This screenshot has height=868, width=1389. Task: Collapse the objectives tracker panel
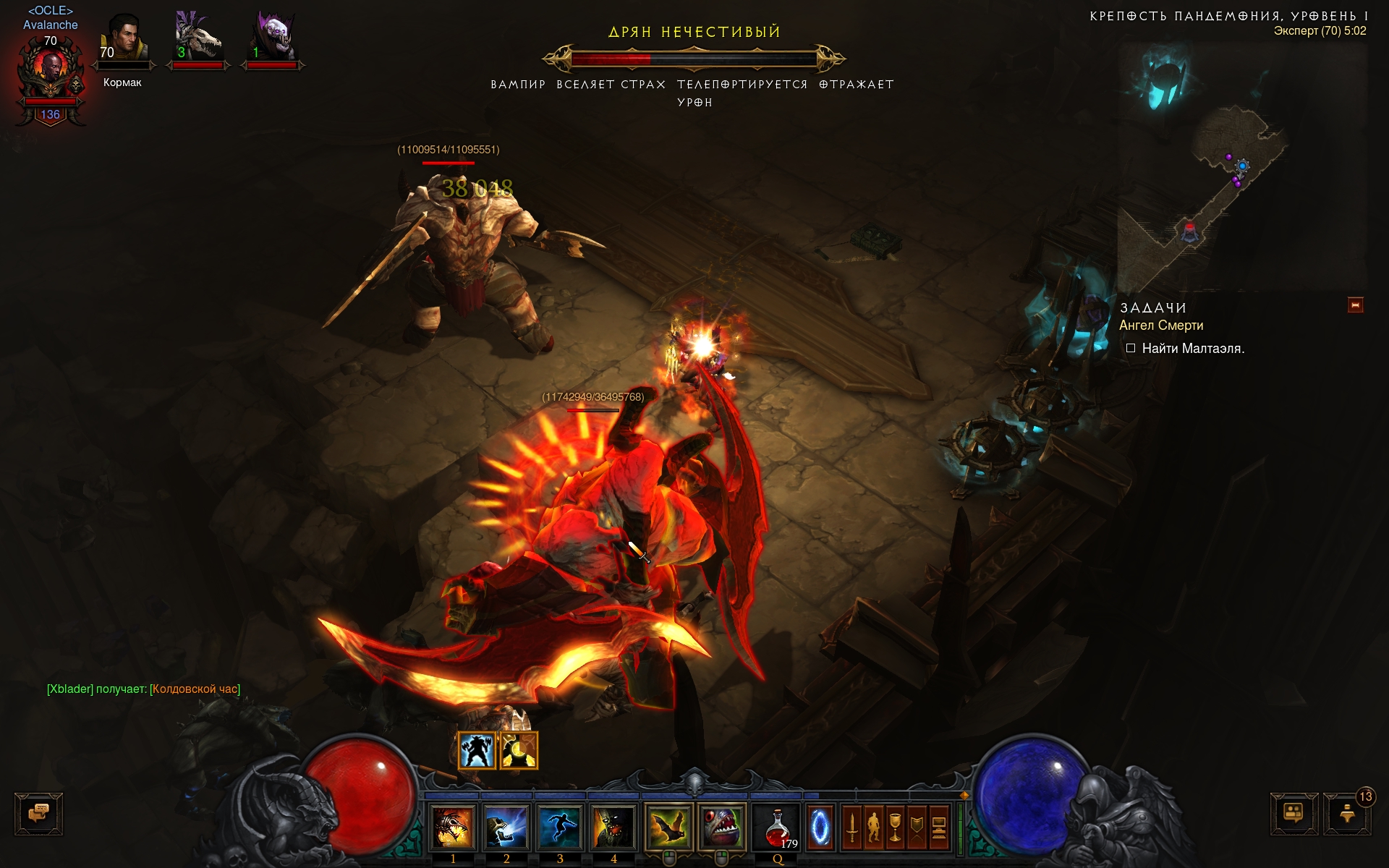tap(1355, 305)
